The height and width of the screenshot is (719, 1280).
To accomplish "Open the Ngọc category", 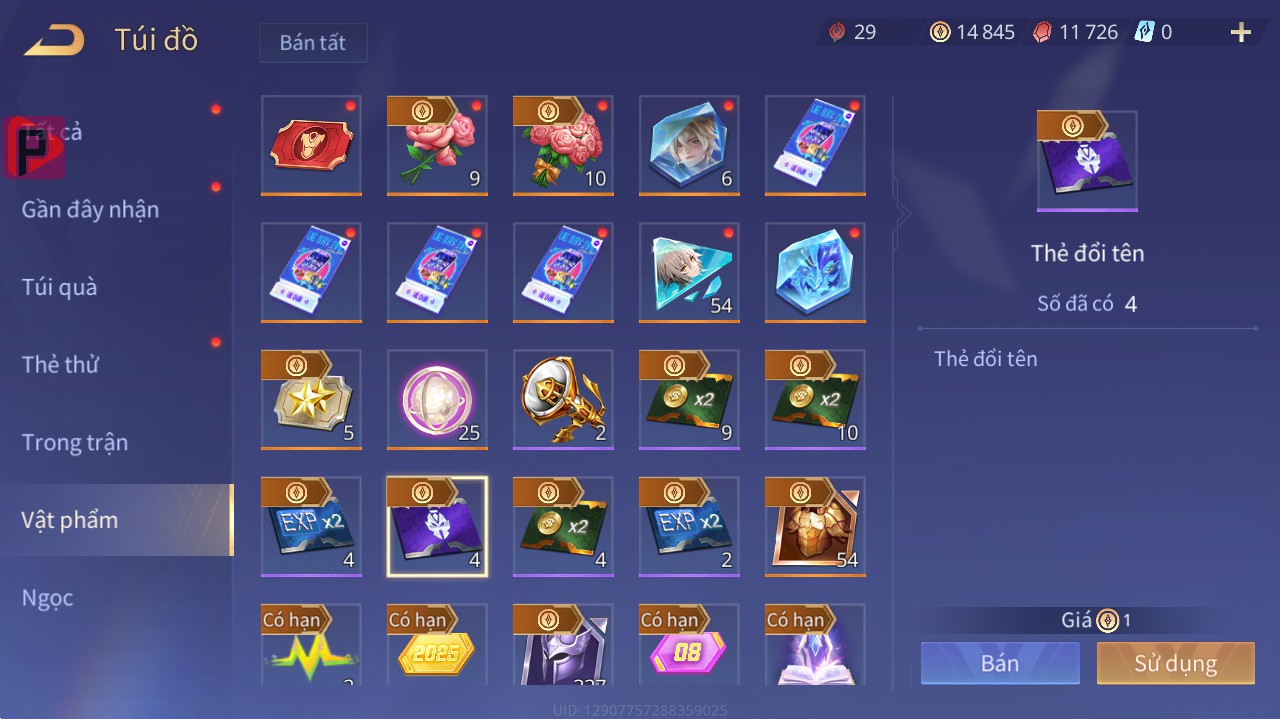I will point(48,598).
